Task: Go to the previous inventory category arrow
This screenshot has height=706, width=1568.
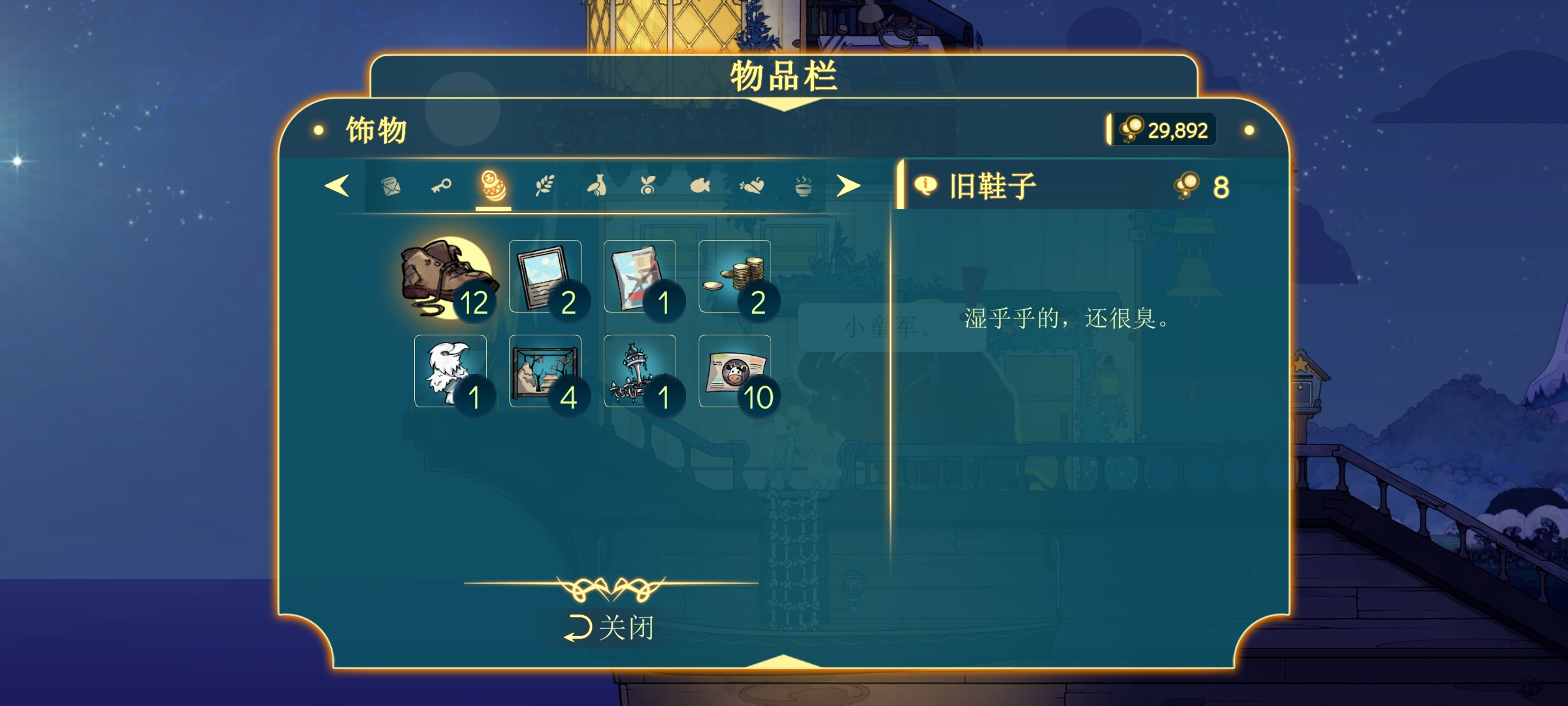Action: 337,186
